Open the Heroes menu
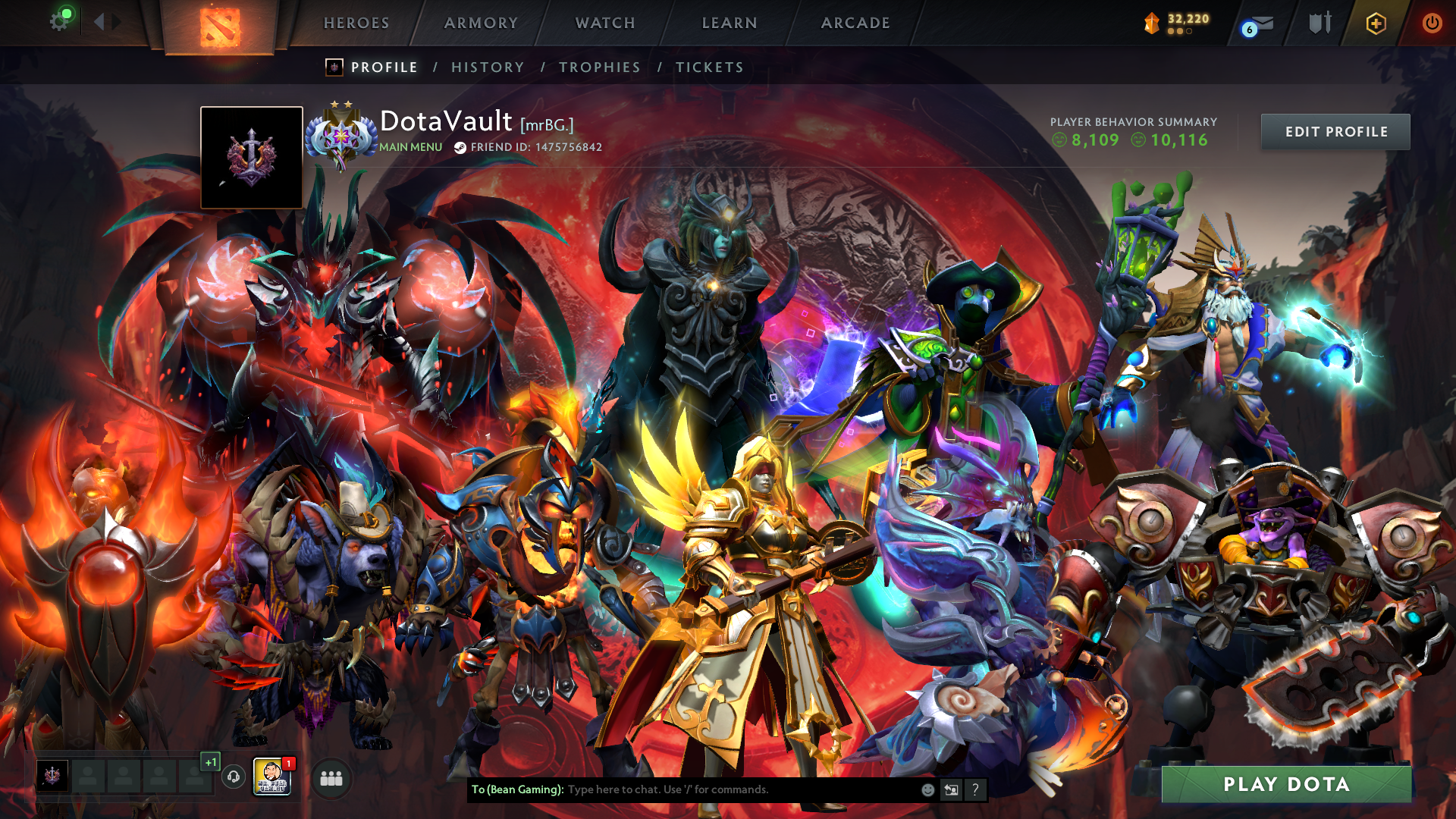1456x819 pixels. point(356,23)
